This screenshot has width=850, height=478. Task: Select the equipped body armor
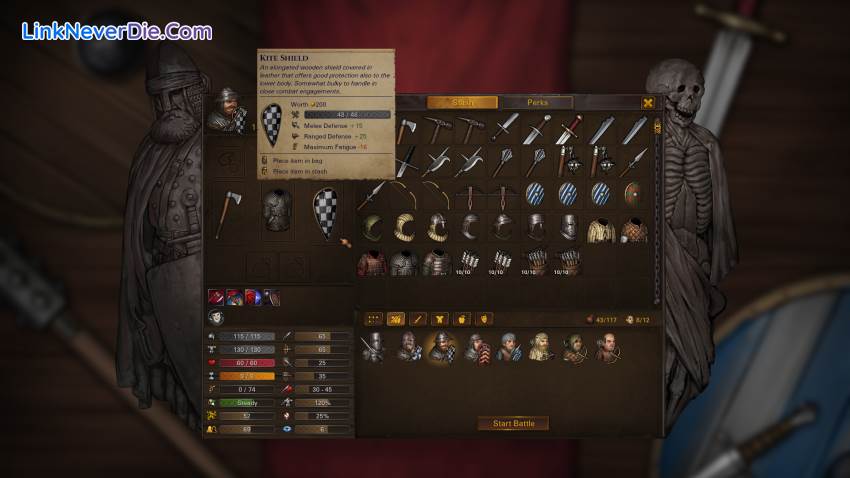[x=277, y=212]
